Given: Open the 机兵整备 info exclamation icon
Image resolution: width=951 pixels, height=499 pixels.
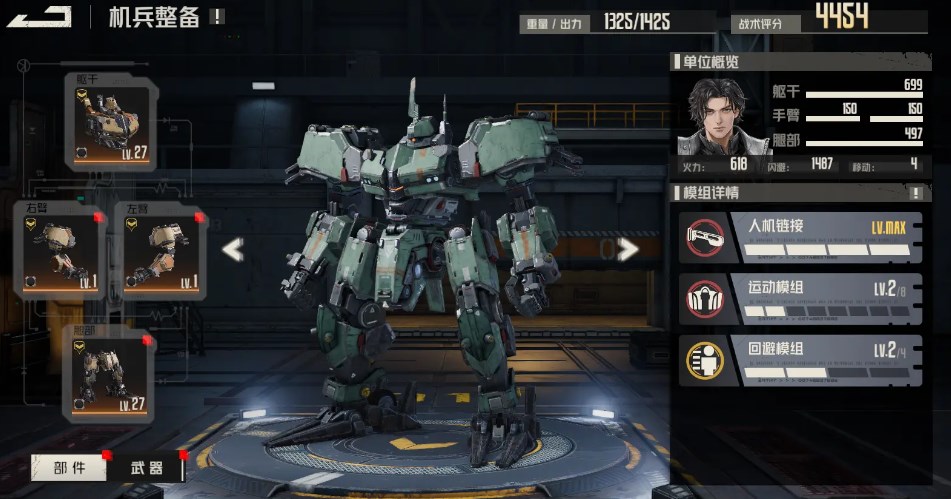Looking at the screenshot, I should (218, 16).
